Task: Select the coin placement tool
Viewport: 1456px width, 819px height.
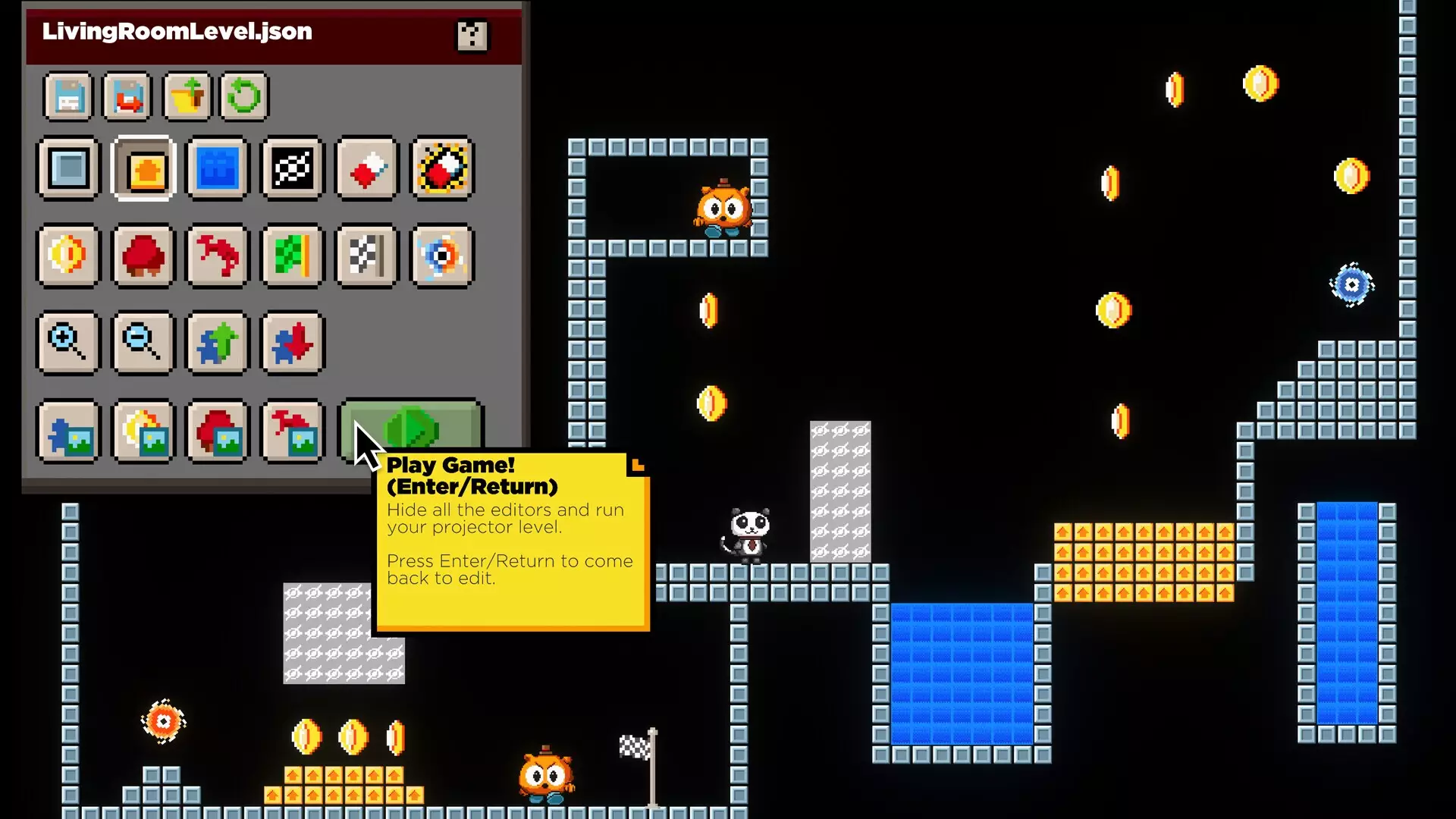Action: [x=67, y=256]
